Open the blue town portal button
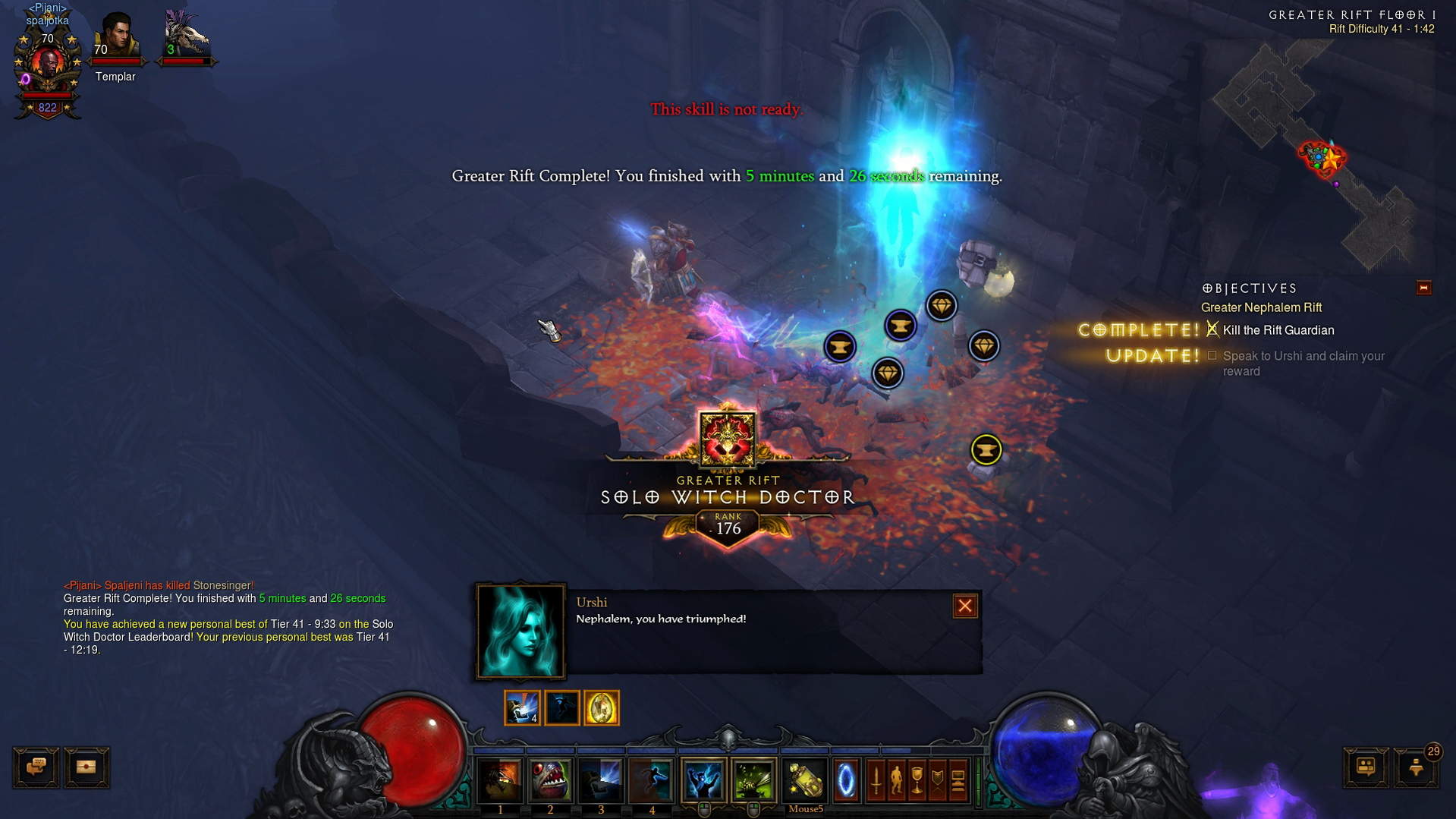This screenshot has height=819, width=1456. (x=845, y=780)
